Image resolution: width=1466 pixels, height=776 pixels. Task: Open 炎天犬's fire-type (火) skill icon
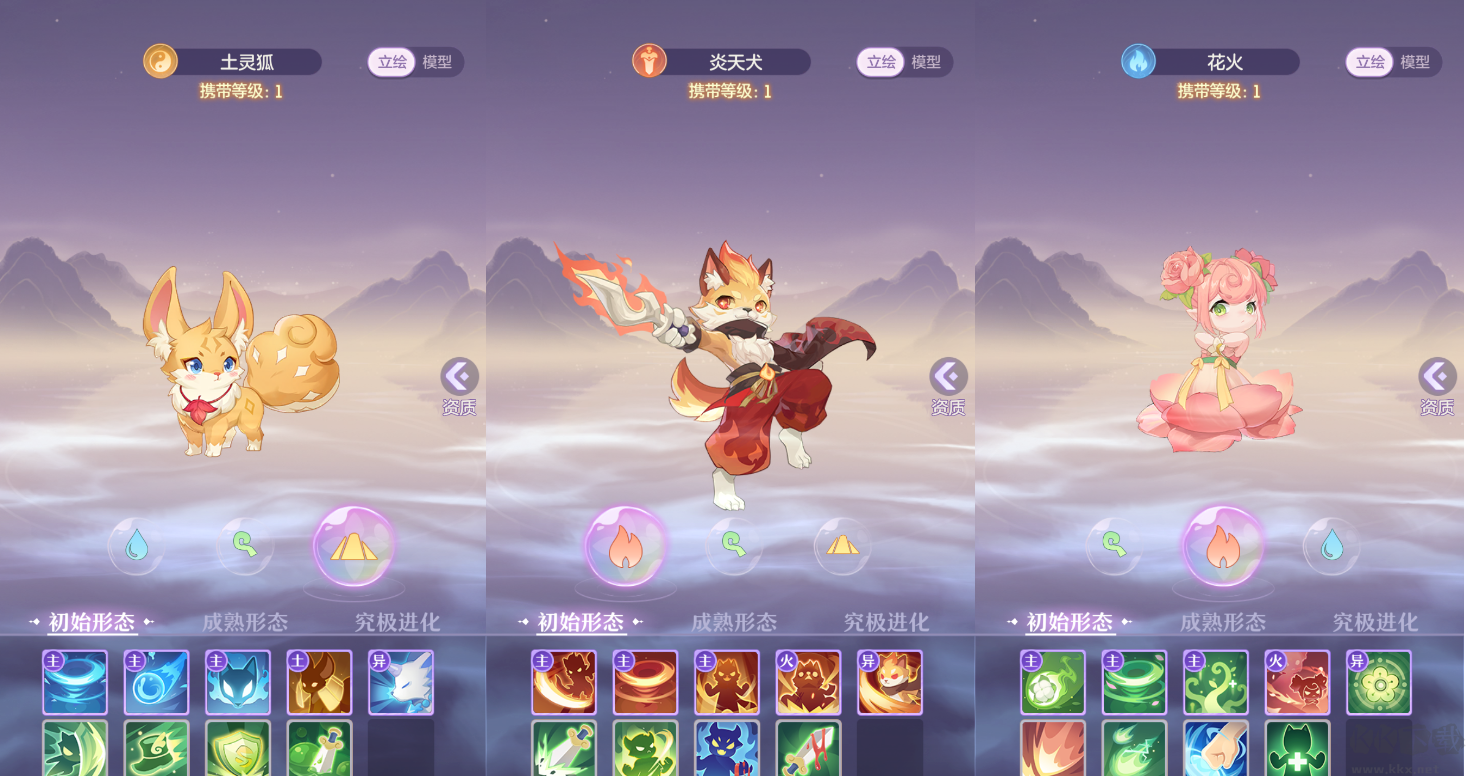pos(810,680)
